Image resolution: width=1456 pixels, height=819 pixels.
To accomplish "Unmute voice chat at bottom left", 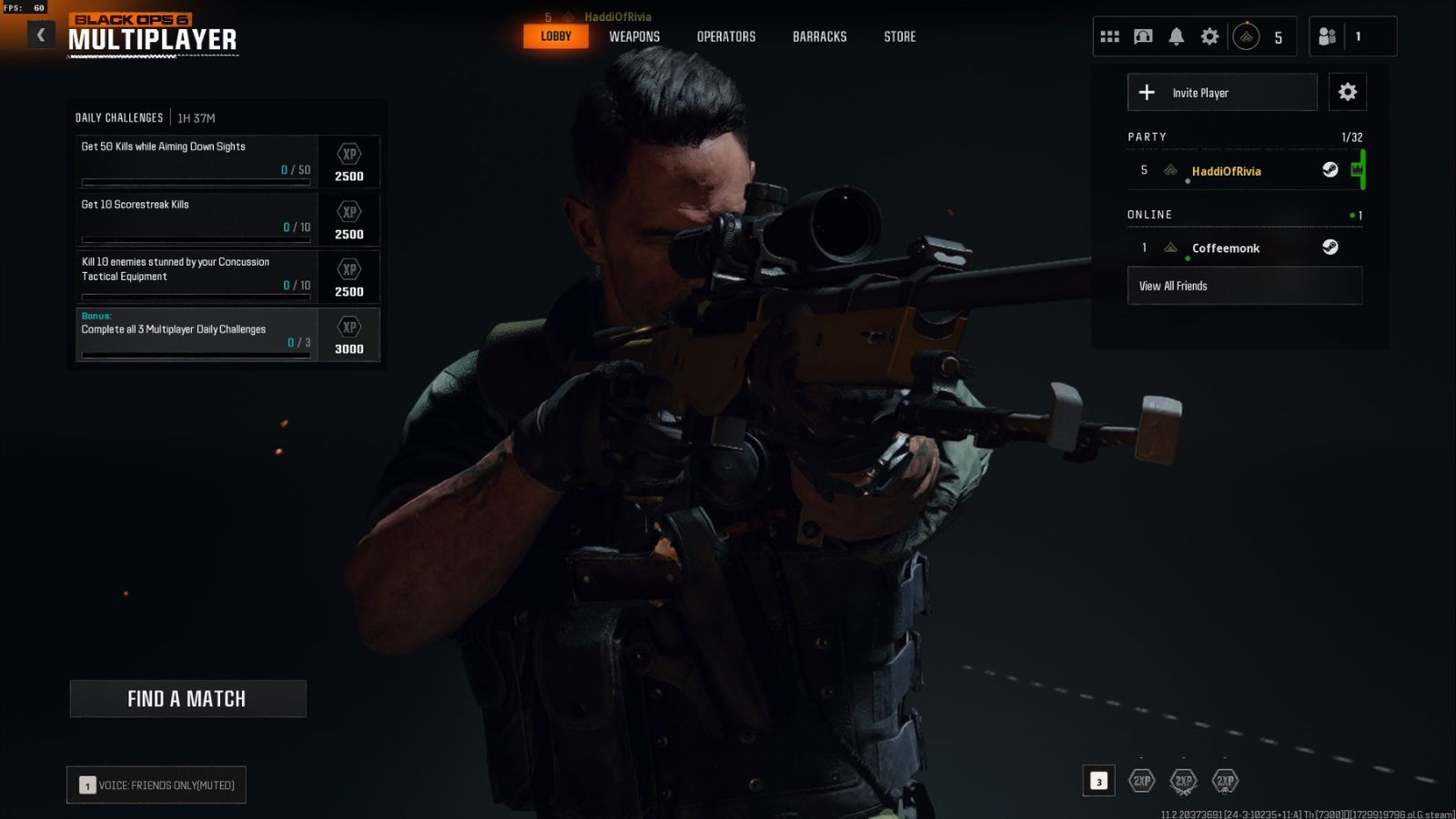I will (x=155, y=784).
